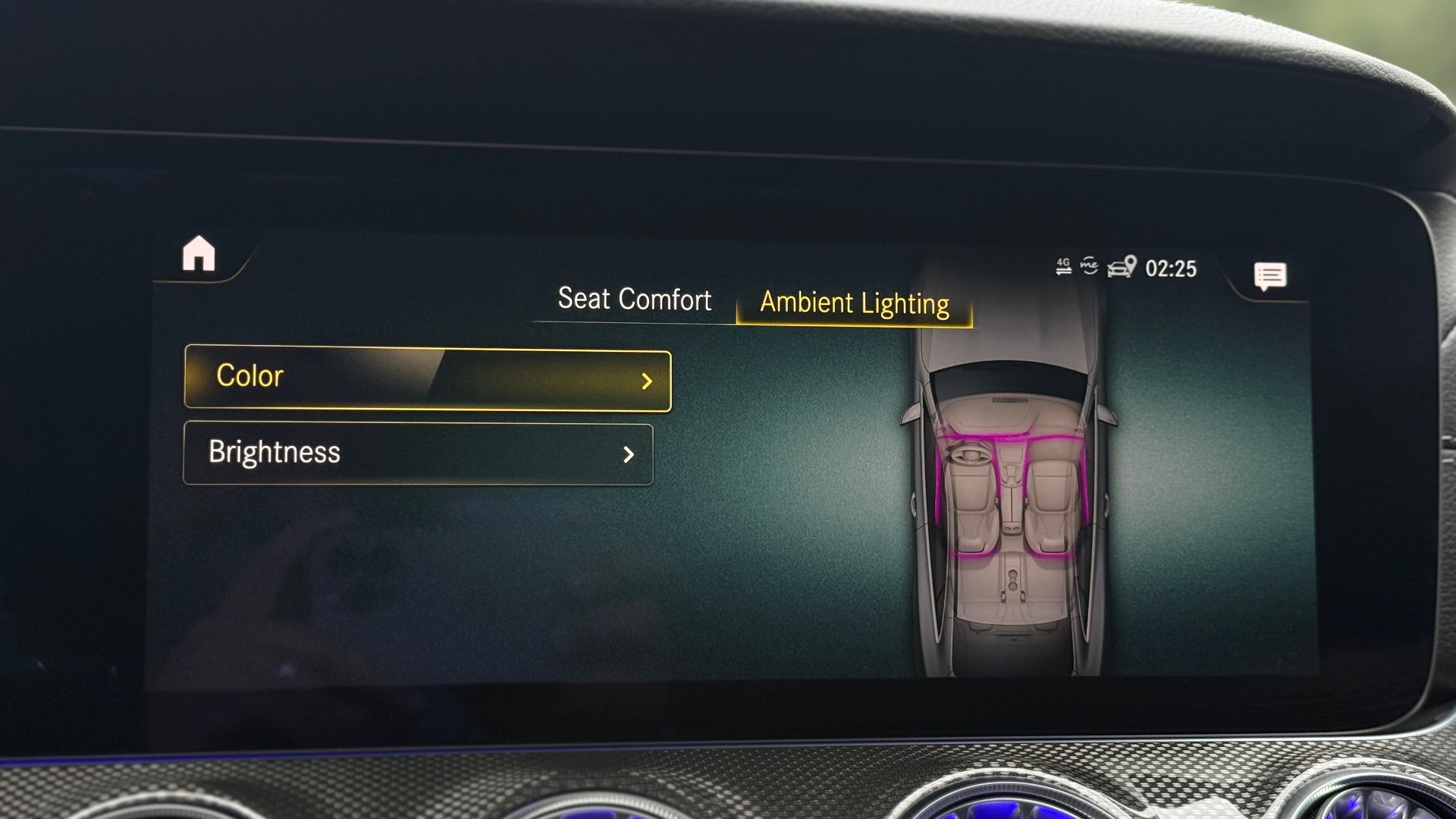Select the Ambient Lighting tab
The image size is (1456, 819).
pyautogui.click(x=855, y=303)
